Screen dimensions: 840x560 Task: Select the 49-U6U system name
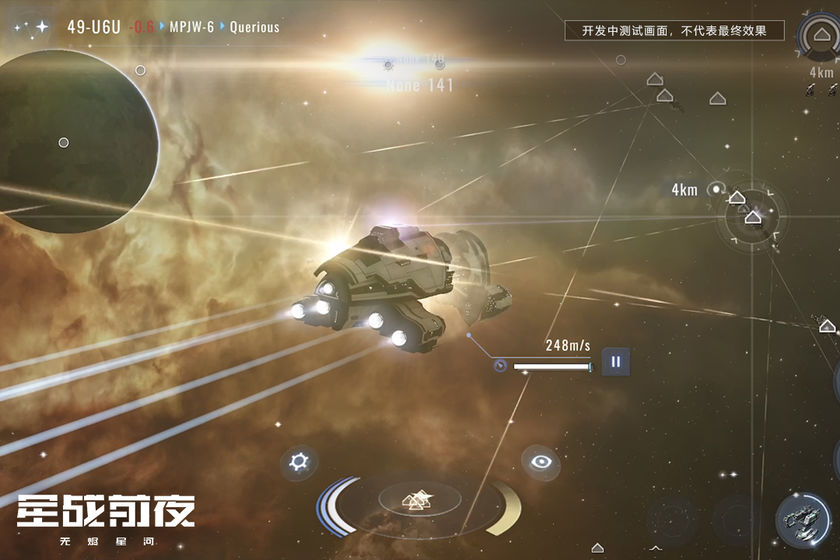pos(94,27)
